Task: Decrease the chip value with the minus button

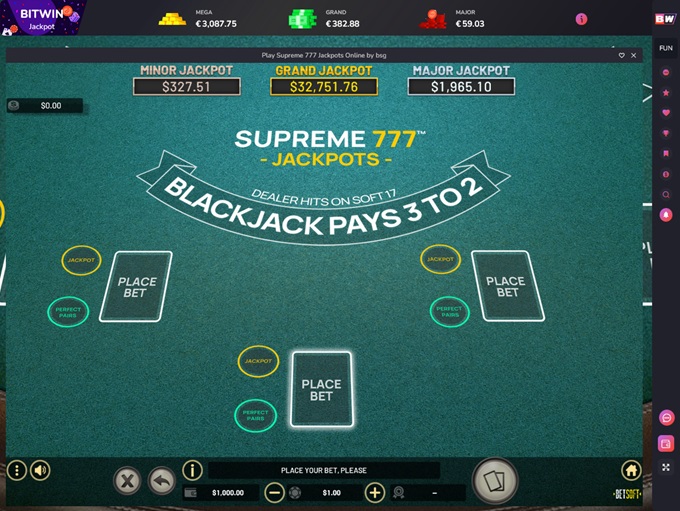Action: [x=274, y=492]
